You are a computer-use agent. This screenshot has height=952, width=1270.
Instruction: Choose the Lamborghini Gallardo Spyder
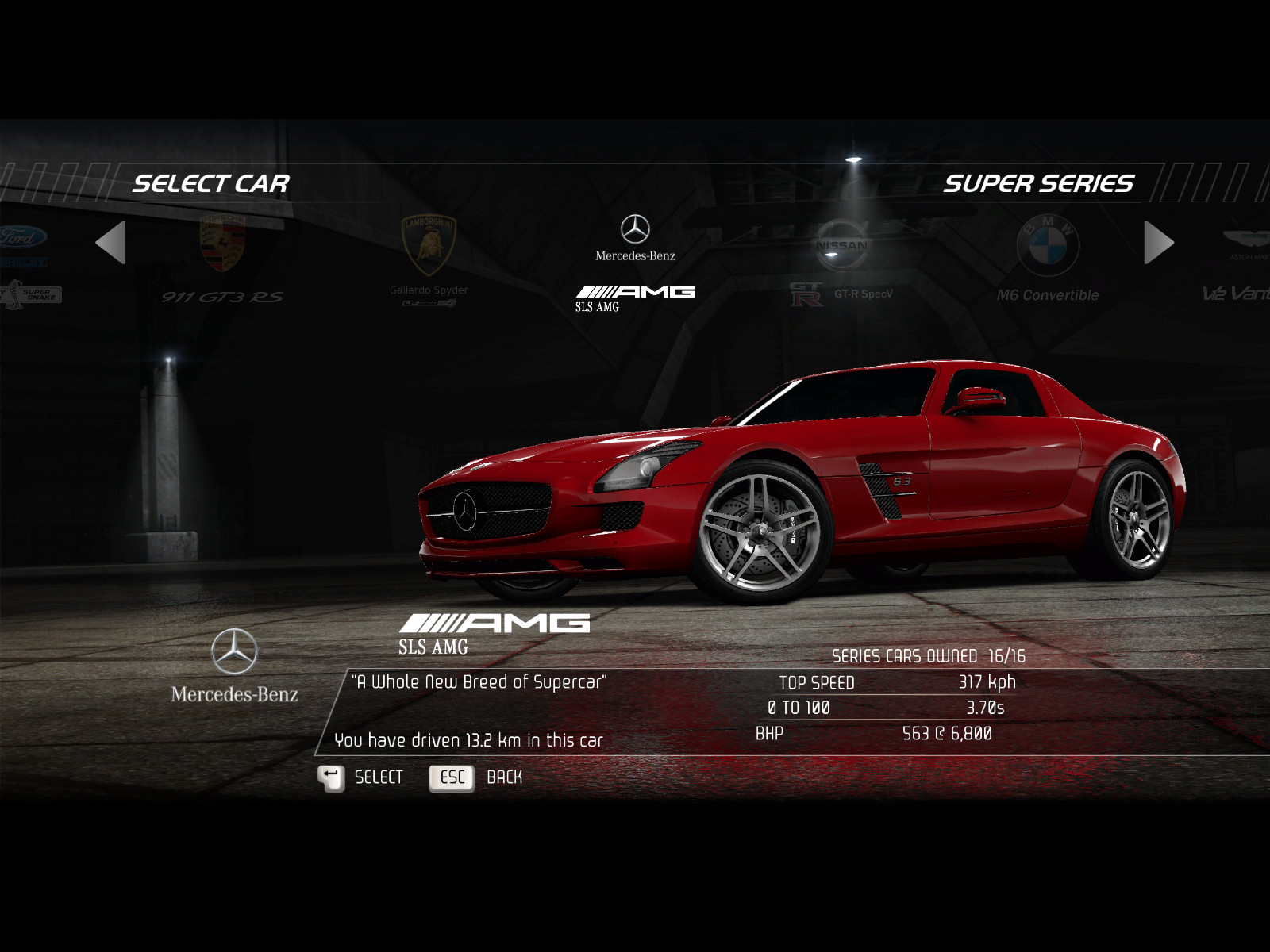pyautogui.click(x=429, y=258)
